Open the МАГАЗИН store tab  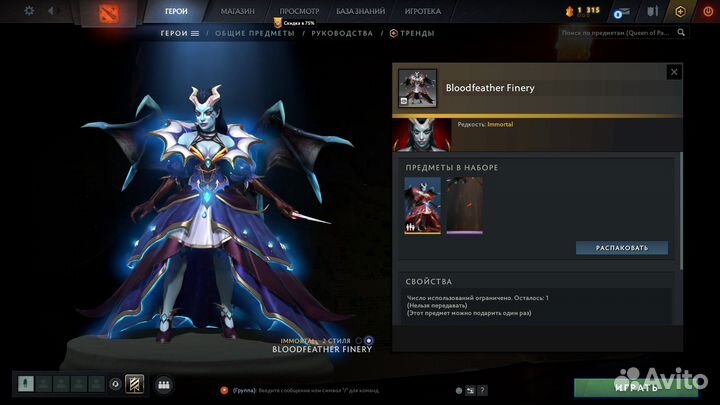pyautogui.click(x=237, y=11)
